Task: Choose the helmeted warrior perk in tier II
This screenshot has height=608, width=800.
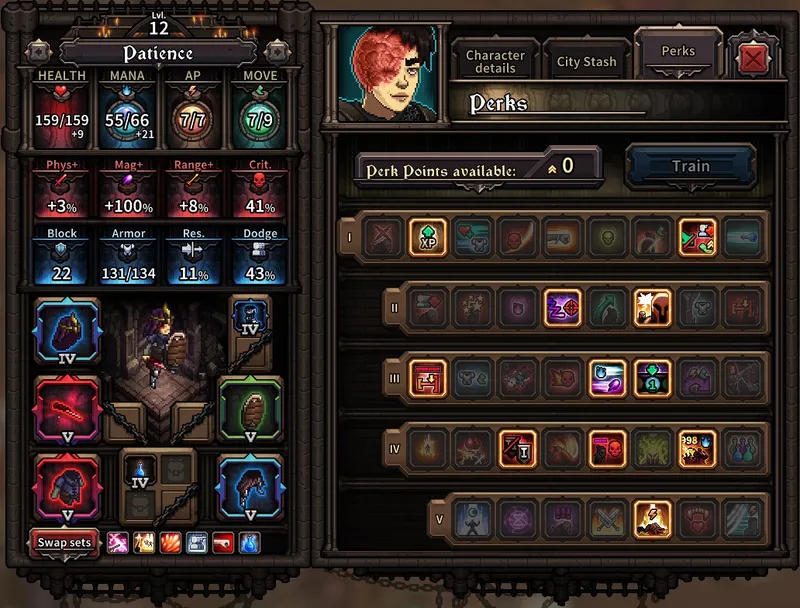Action: (651, 308)
